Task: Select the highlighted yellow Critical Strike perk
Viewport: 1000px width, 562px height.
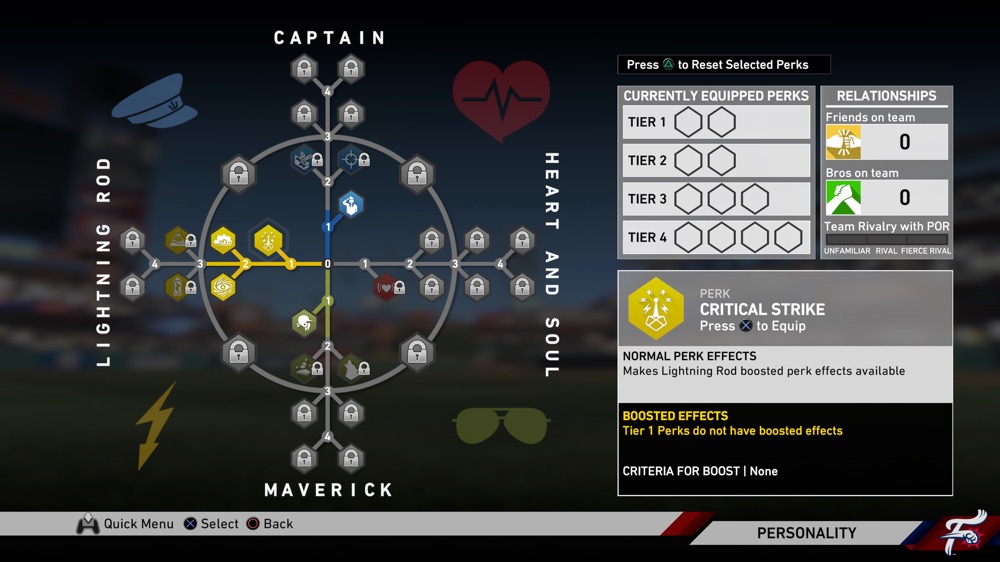Action: pos(269,240)
